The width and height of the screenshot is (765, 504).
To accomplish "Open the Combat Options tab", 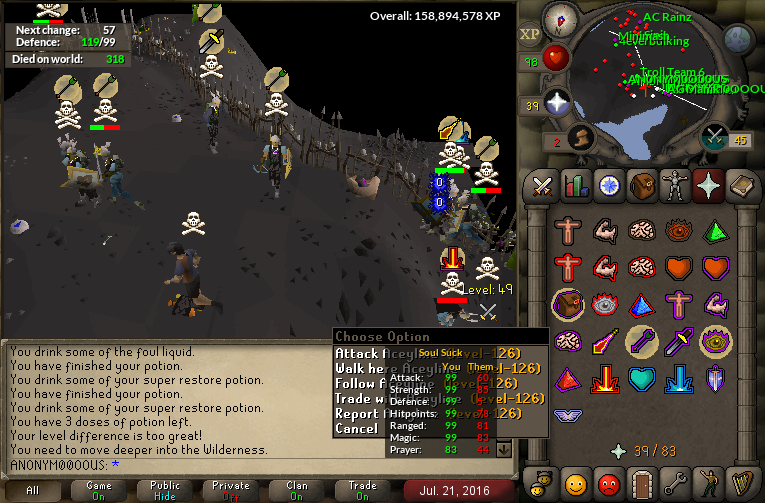I will (542, 185).
